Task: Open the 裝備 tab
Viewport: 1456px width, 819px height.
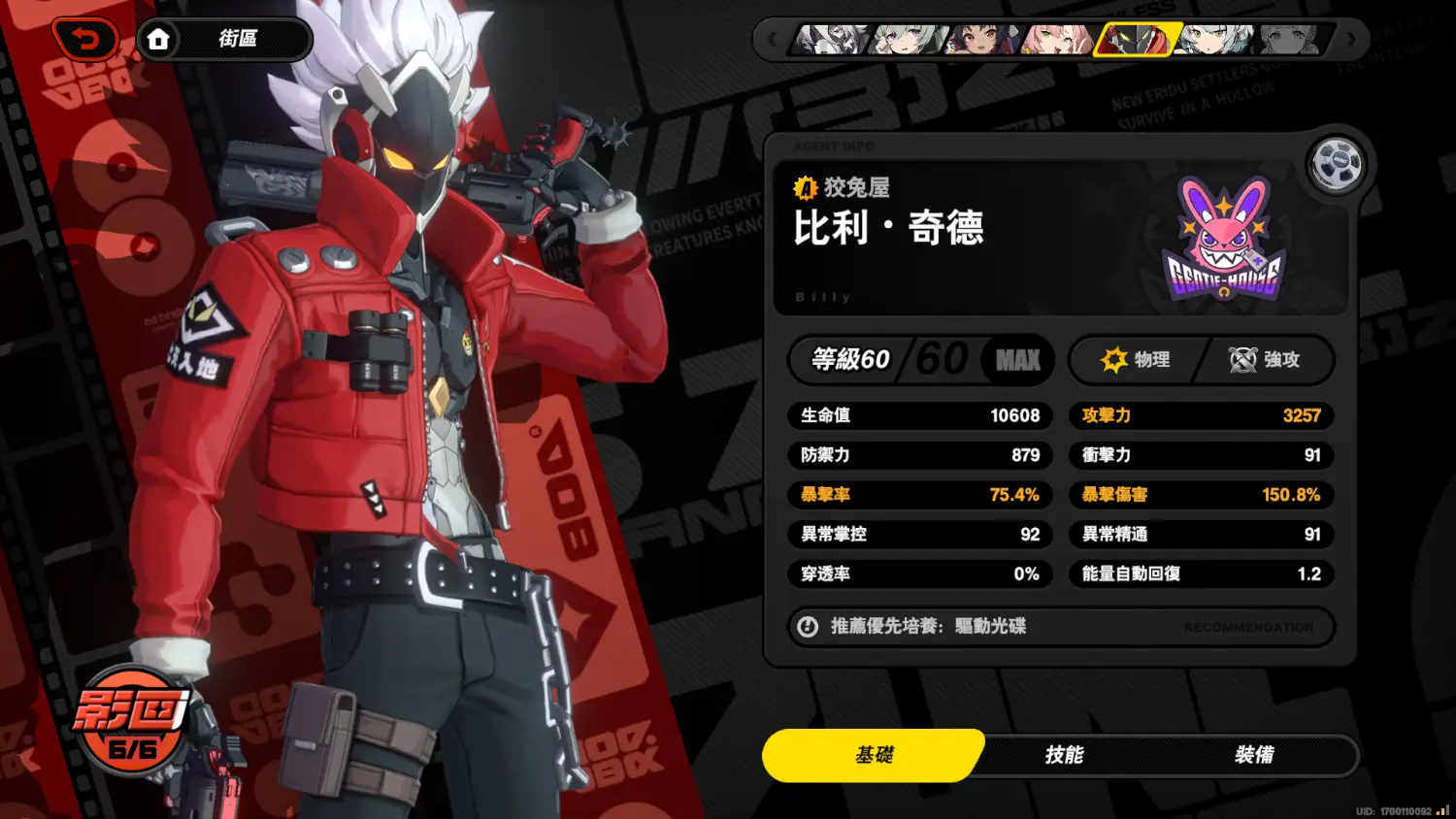Action: pos(1253,755)
